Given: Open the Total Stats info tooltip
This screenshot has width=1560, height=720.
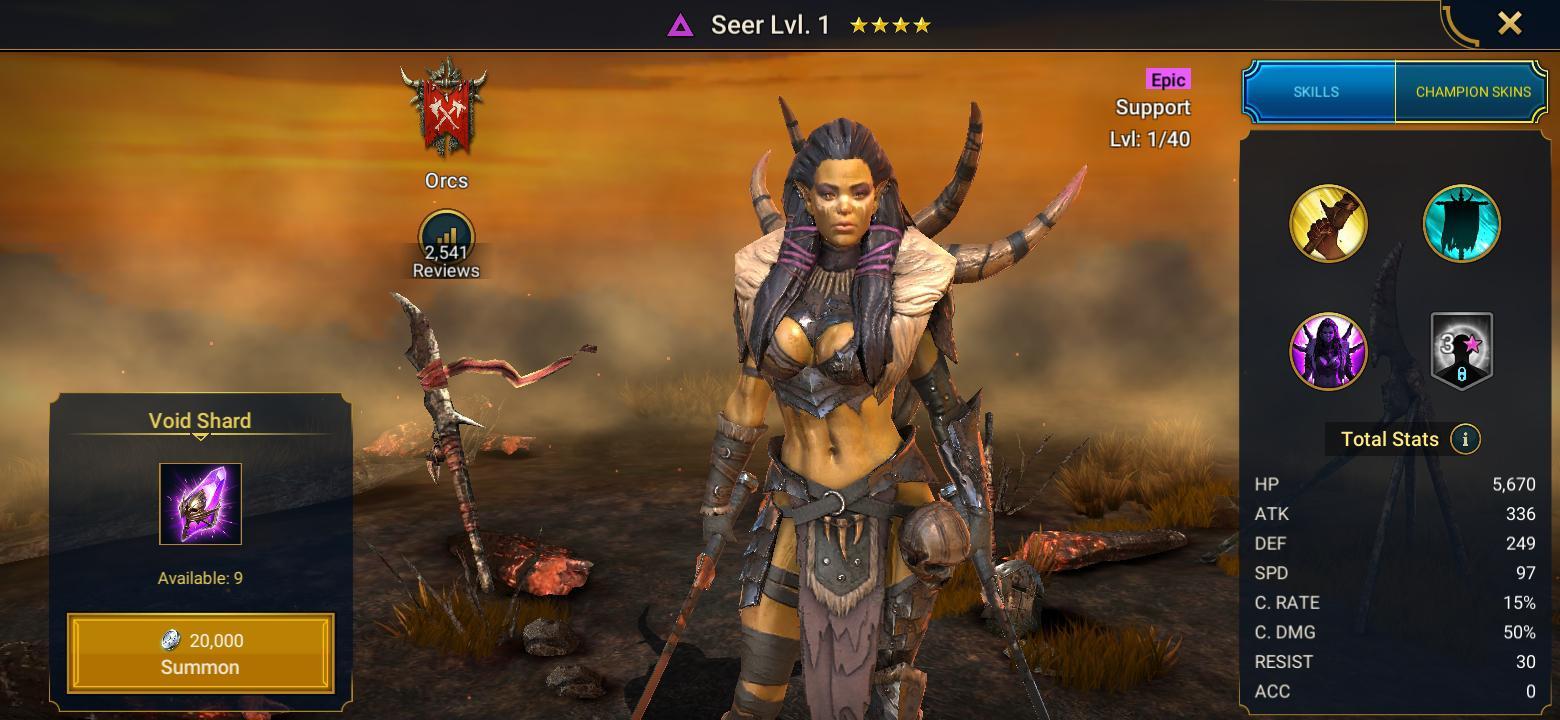Looking at the screenshot, I should coord(1465,439).
